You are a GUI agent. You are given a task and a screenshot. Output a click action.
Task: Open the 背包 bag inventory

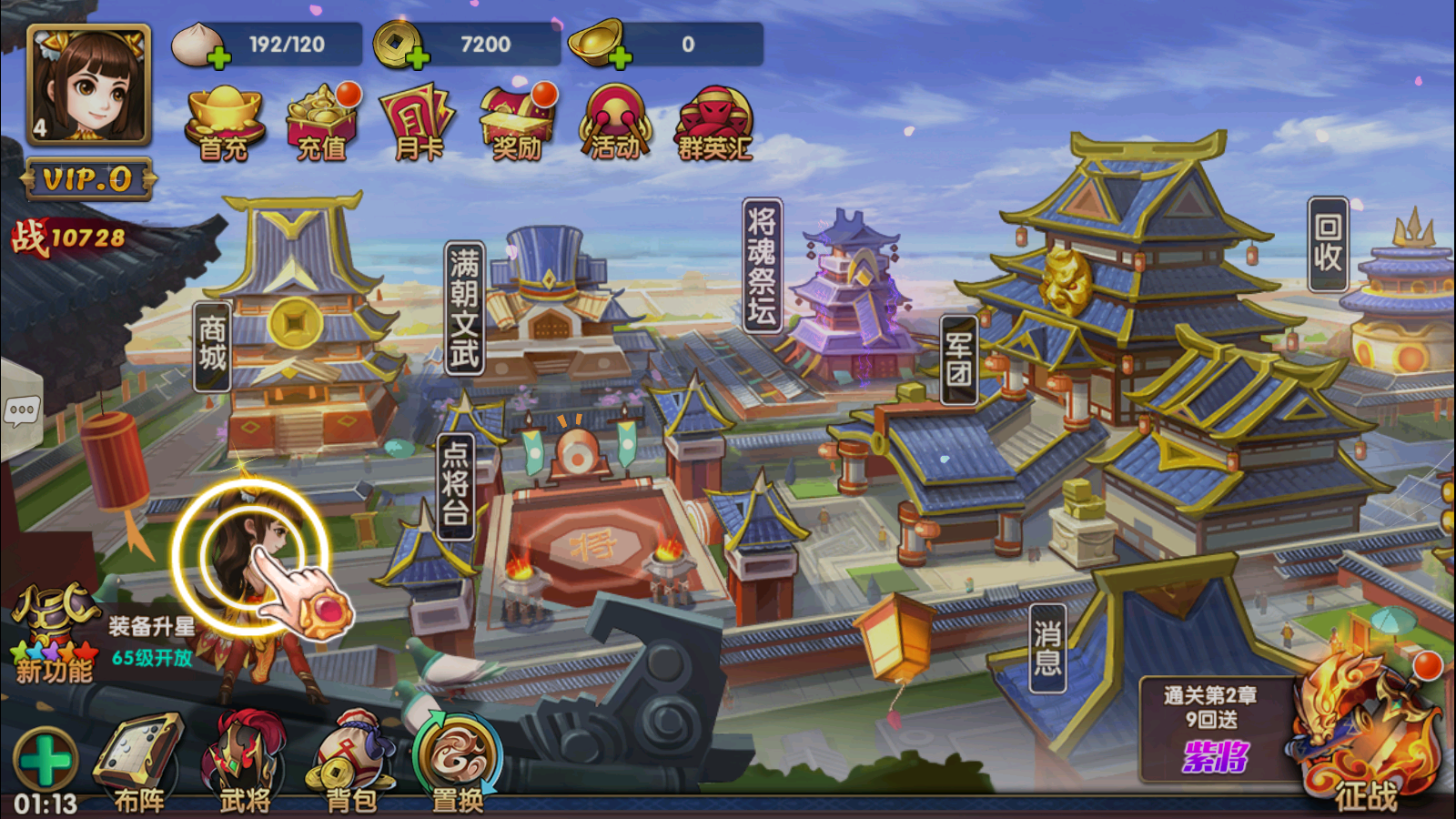point(351,764)
